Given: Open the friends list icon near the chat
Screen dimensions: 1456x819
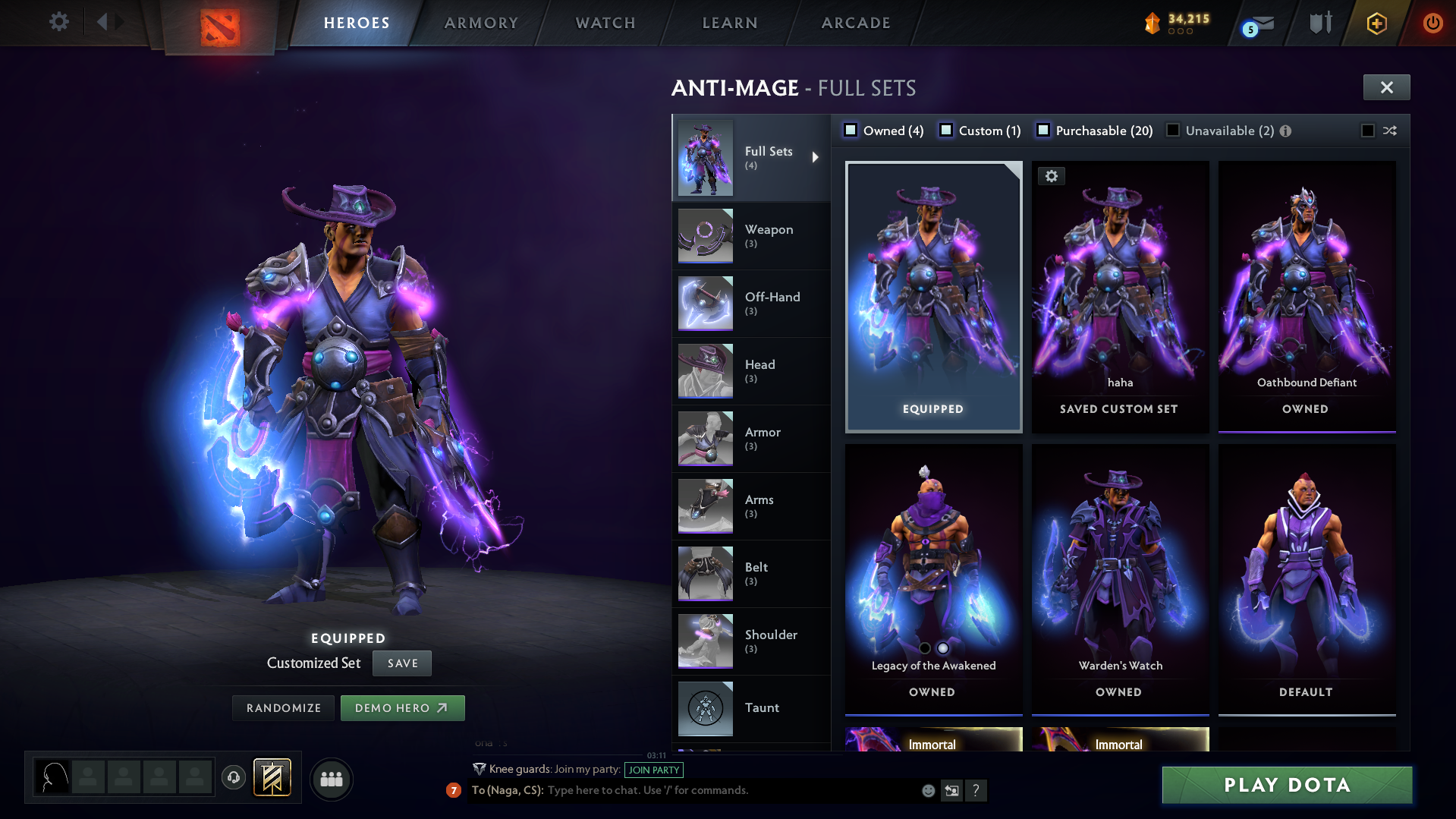Looking at the screenshot, I should (331, 779).
